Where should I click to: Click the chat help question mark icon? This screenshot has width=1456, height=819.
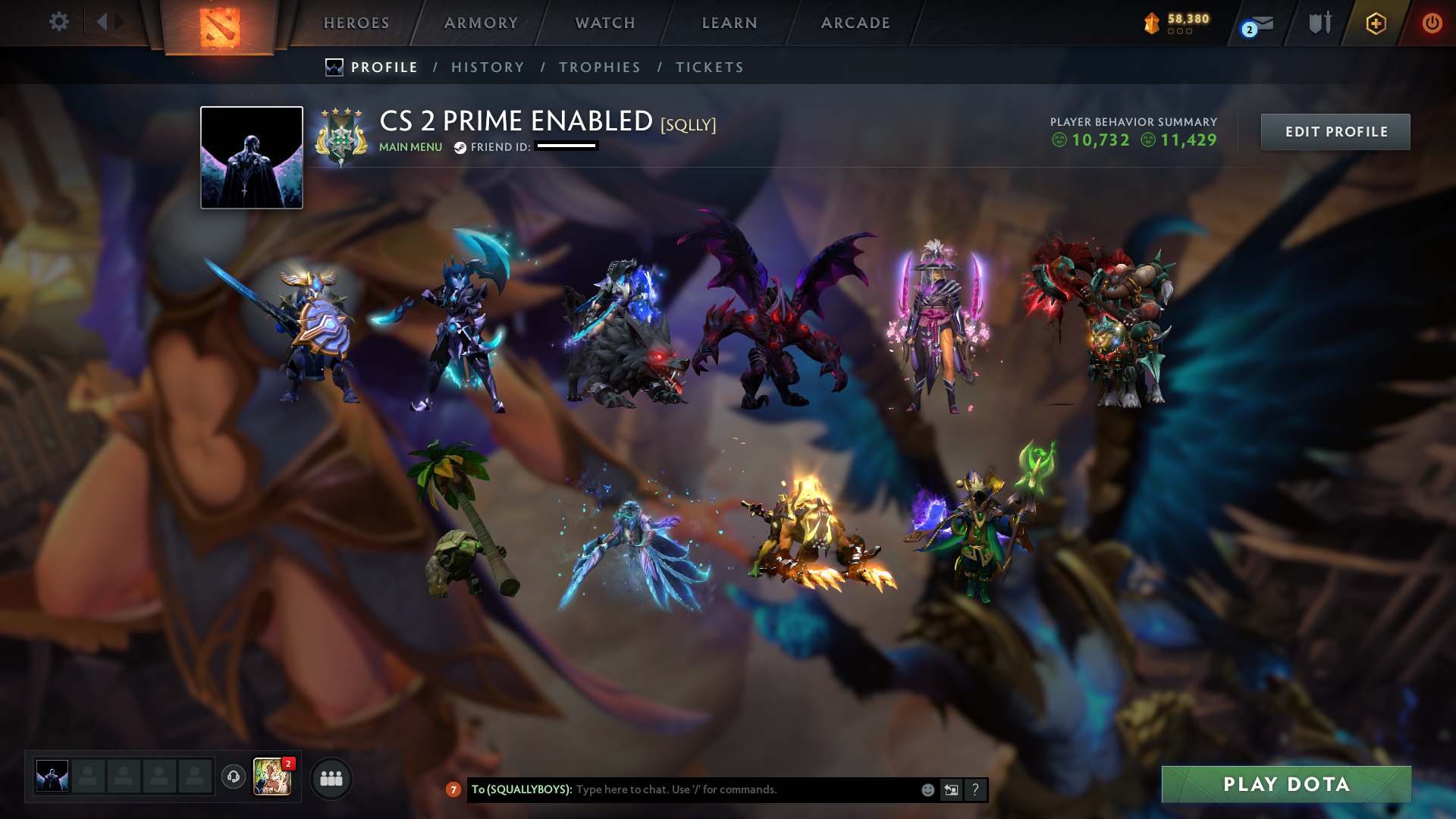click(975, 789)
